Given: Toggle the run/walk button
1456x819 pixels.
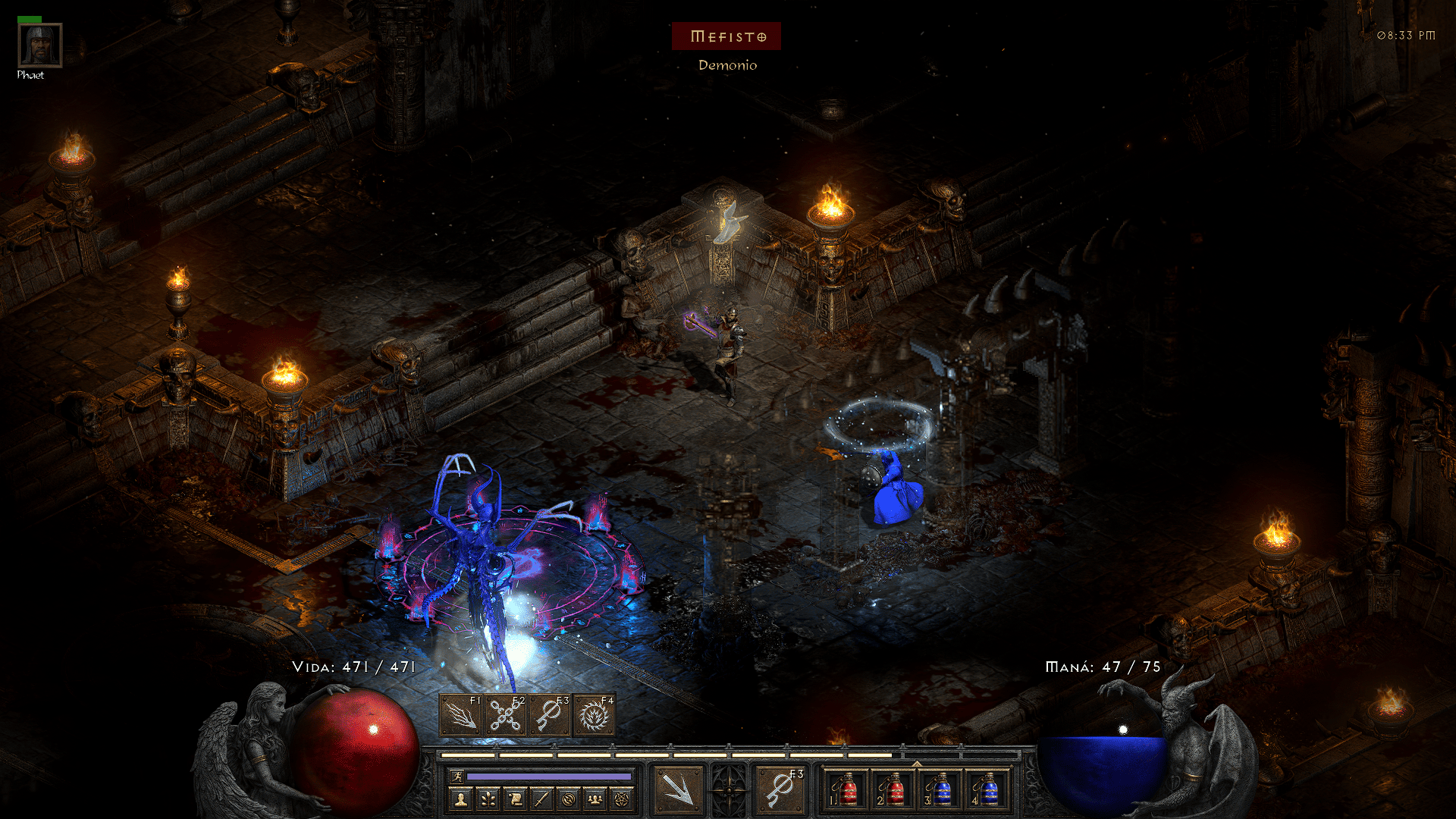Looking at the screenshot, I should pos(457,776).
